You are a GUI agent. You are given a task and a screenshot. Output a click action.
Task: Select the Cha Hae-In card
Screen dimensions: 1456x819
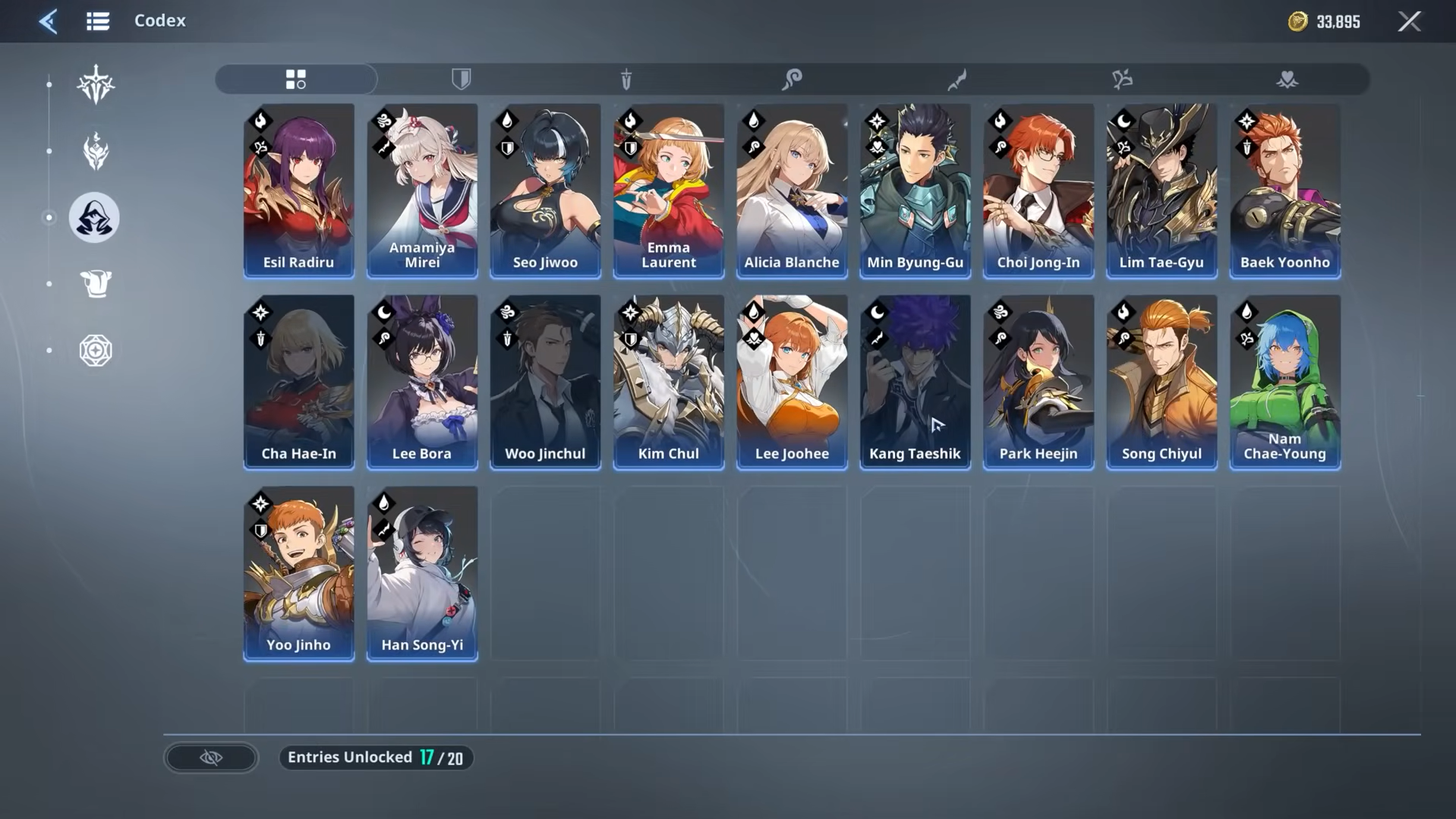(x=298, y=382)
